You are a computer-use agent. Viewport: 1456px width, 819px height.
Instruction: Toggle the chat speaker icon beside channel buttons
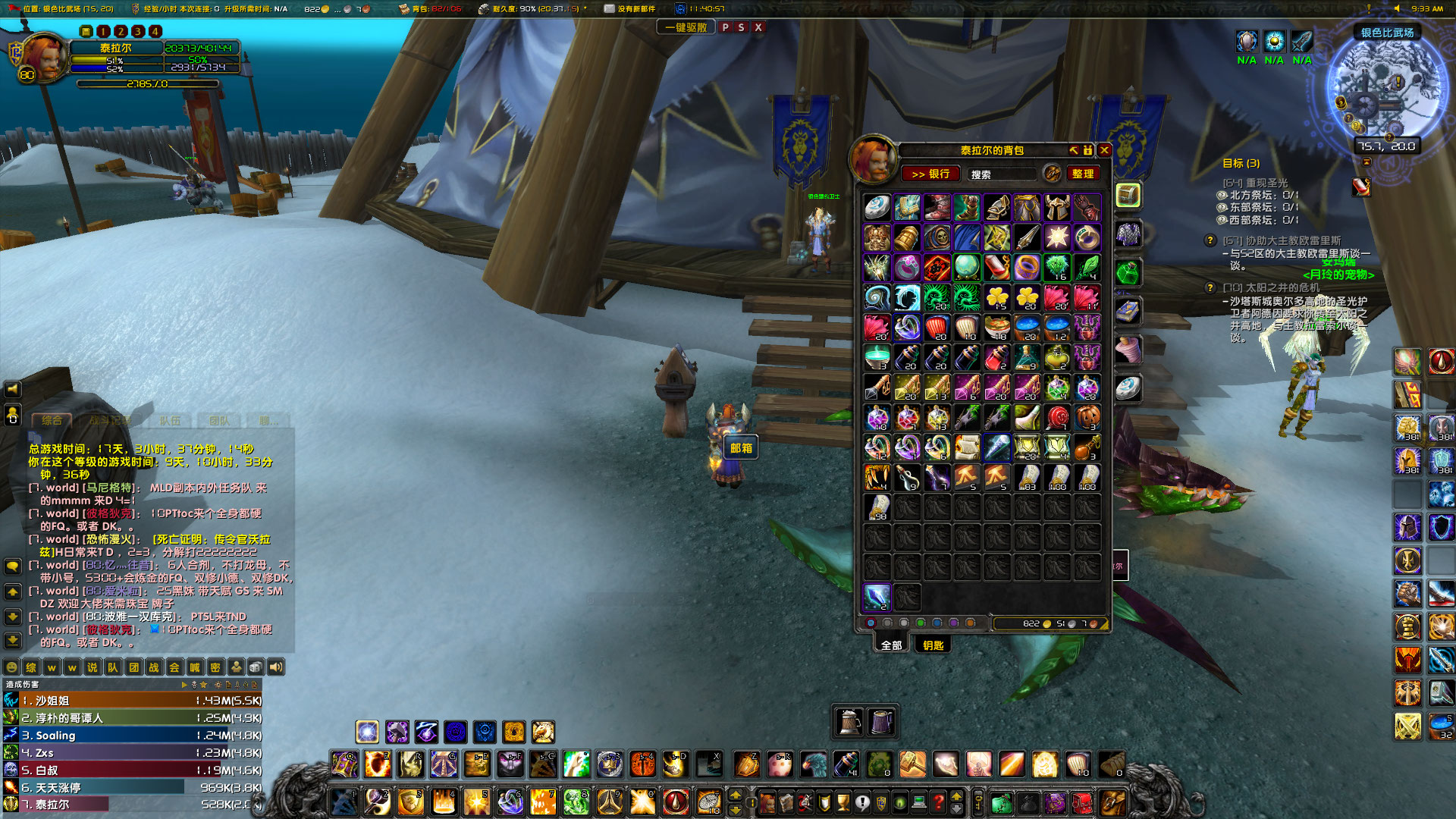point(275,667)
